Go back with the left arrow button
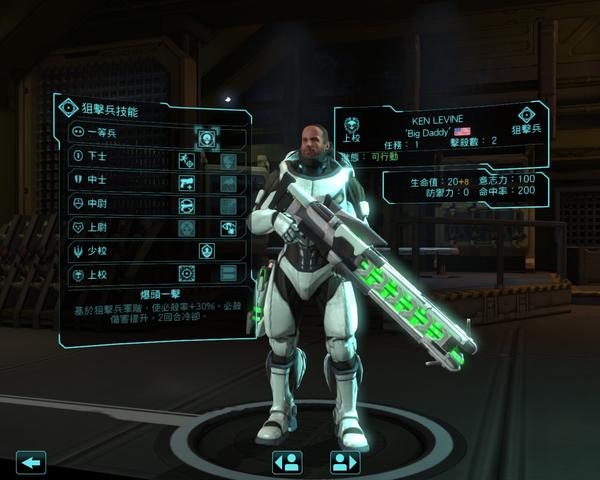The image size is (600, 480). tap(32, 462)
